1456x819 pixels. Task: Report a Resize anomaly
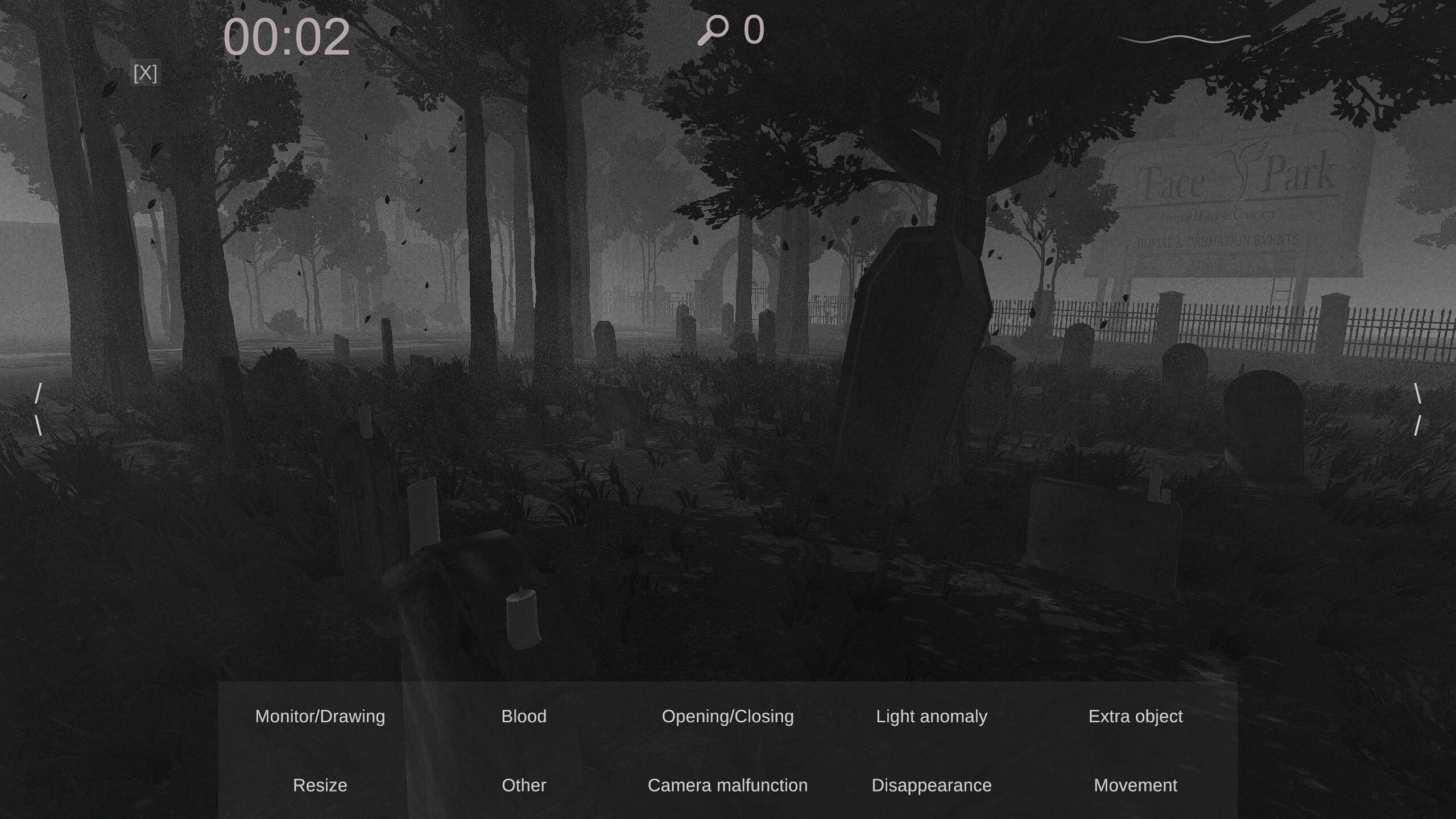319,785
